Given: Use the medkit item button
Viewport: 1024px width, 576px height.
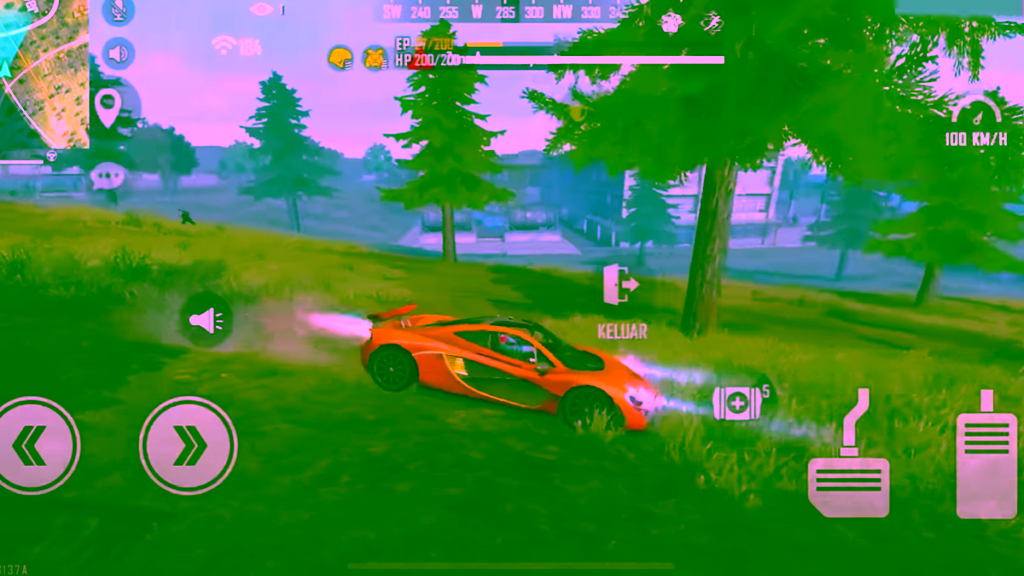Looking at the screenshot, I should click(735, 401).
